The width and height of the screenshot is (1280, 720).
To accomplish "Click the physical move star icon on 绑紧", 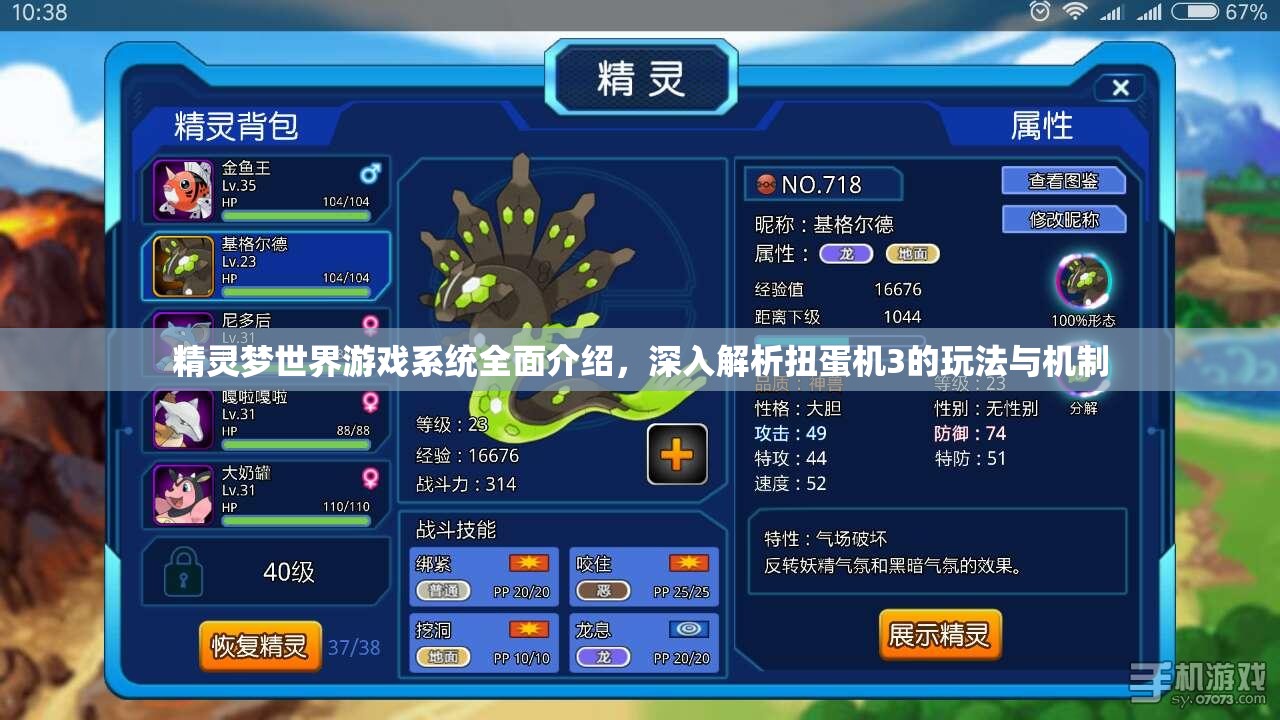I will (528, 562).
